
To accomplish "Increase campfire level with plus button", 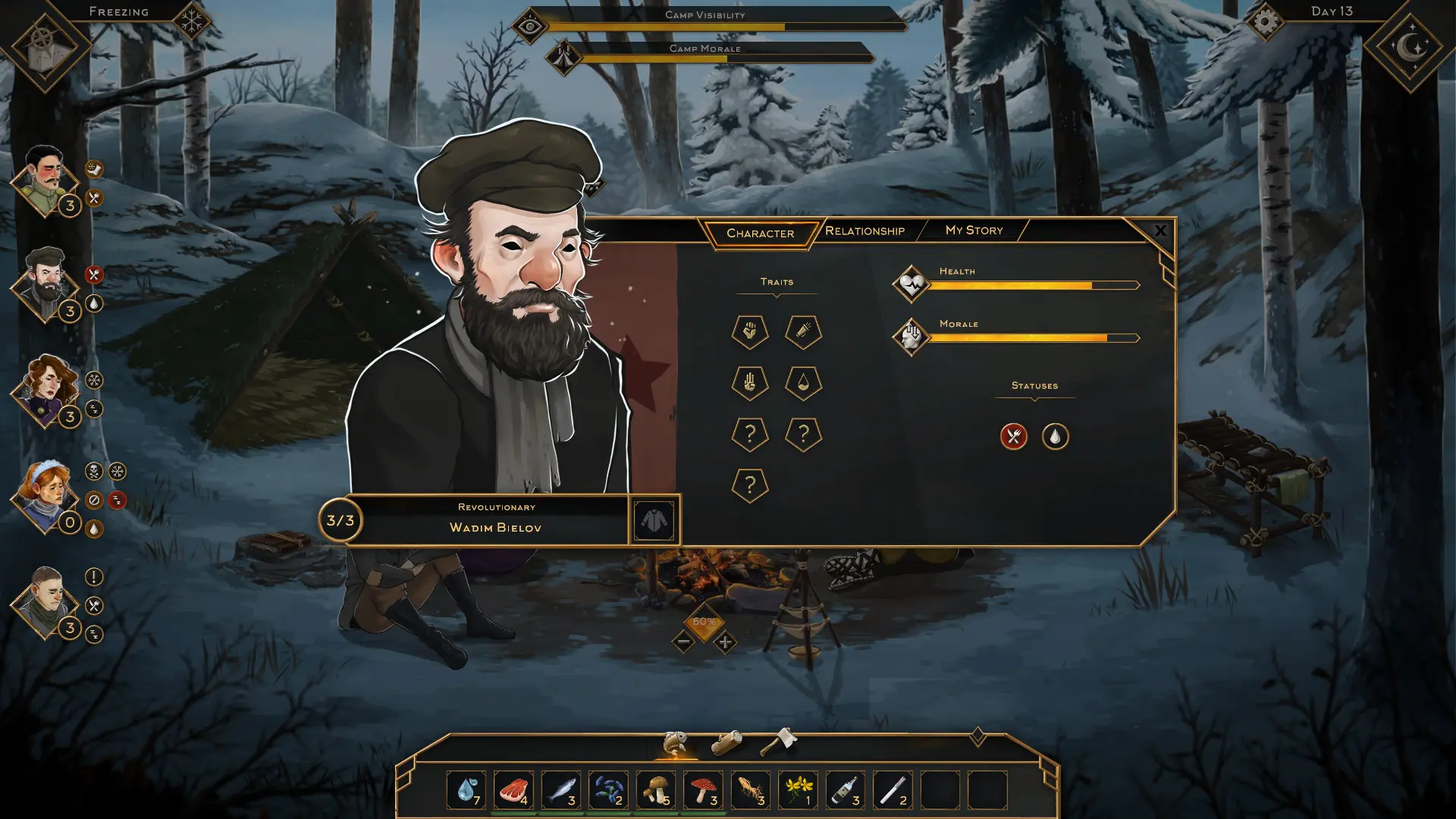I will click(x=725, y=642).
